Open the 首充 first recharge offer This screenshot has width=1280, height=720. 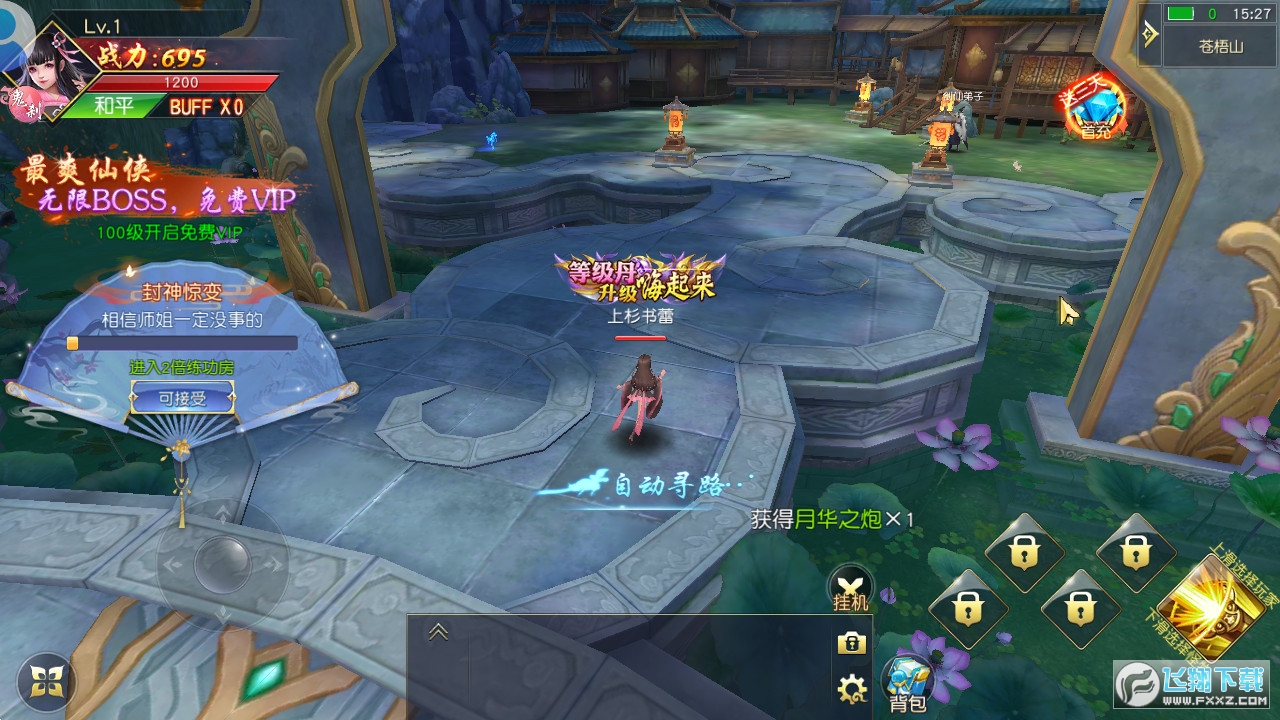[1095, 110]
